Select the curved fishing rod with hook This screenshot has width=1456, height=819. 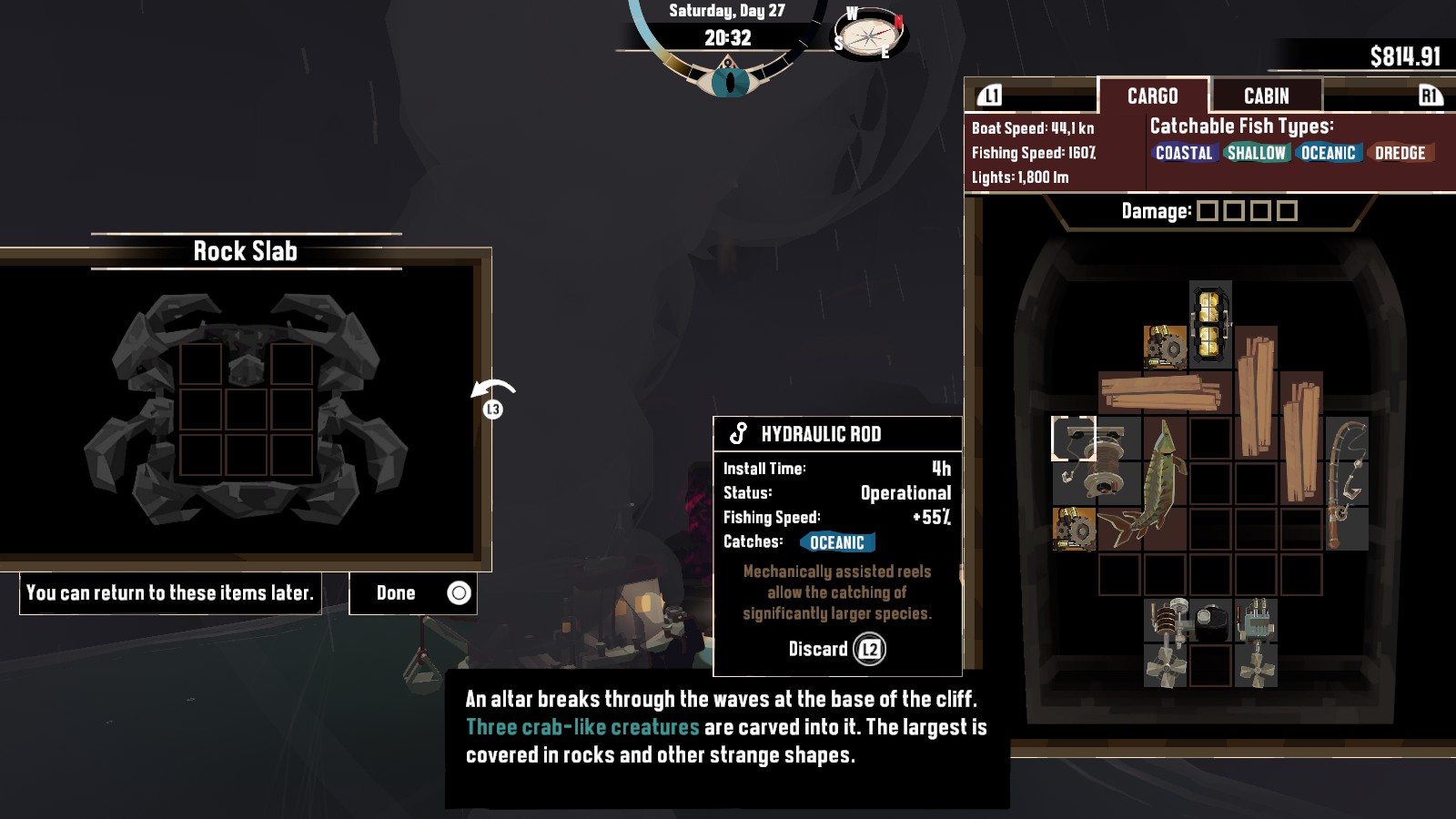[1347, 482]
